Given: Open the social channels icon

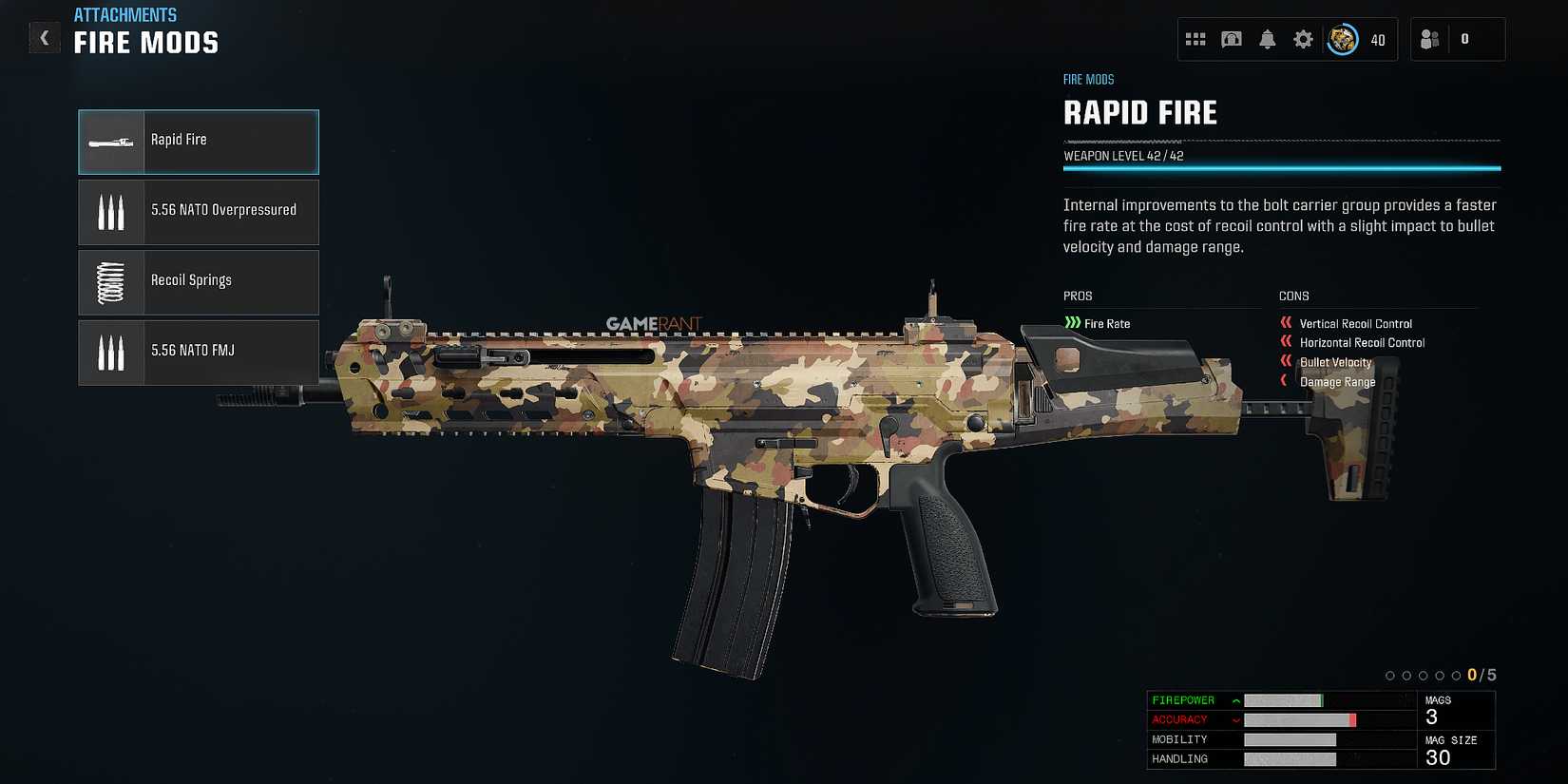Looking at the screenshot, I should [x=1232, y=39].
